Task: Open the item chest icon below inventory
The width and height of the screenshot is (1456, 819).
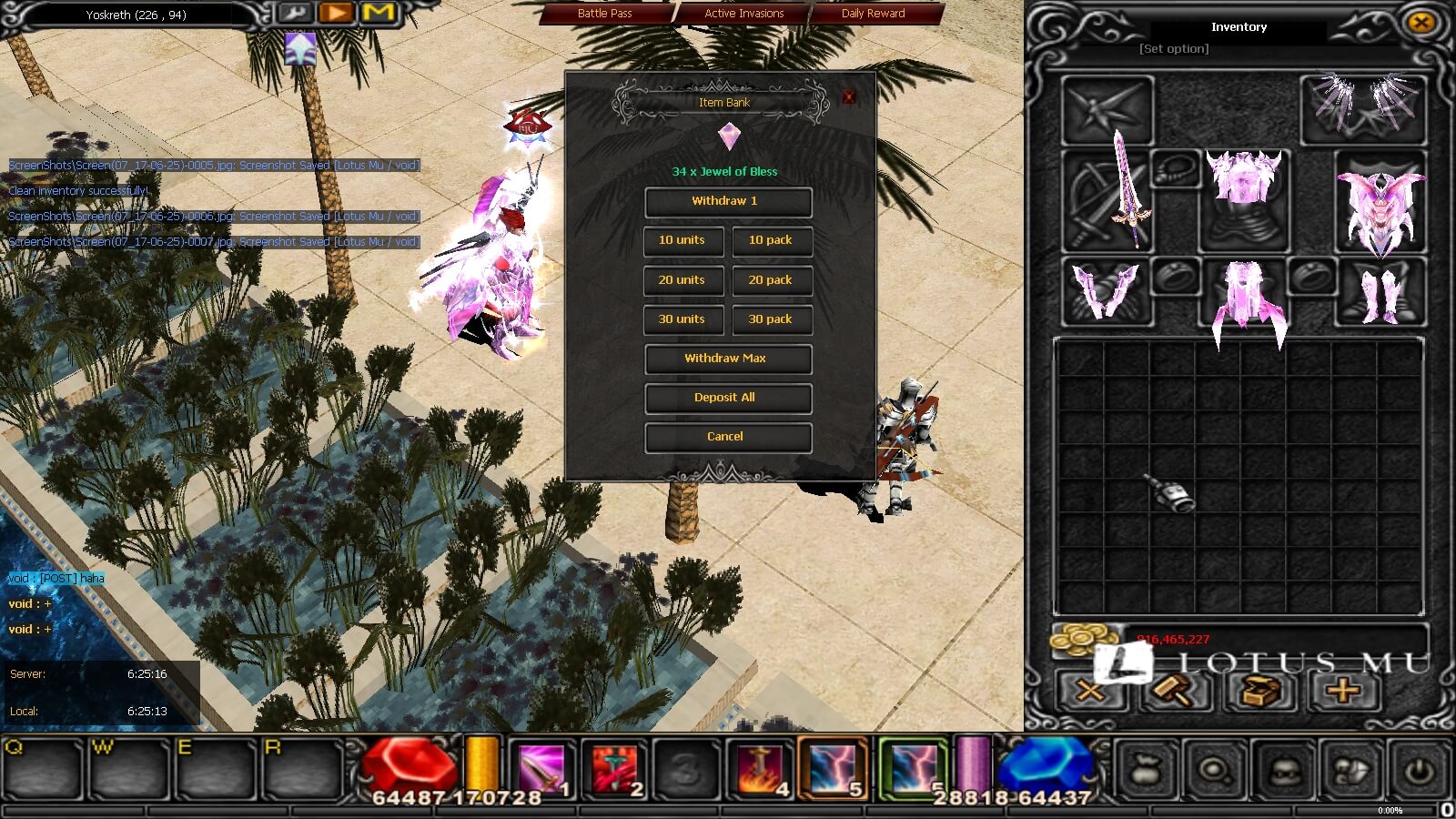Action: [1258, 693]
